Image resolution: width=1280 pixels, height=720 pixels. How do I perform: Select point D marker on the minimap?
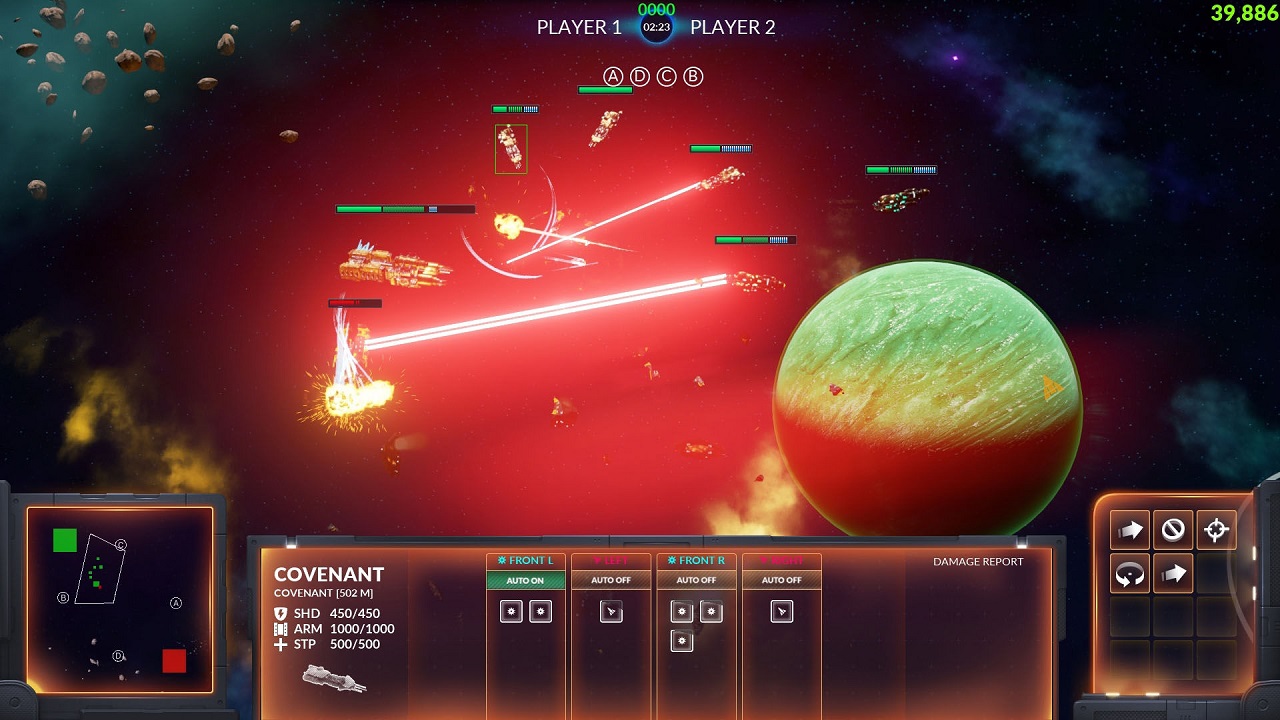(x=118, y=656)
